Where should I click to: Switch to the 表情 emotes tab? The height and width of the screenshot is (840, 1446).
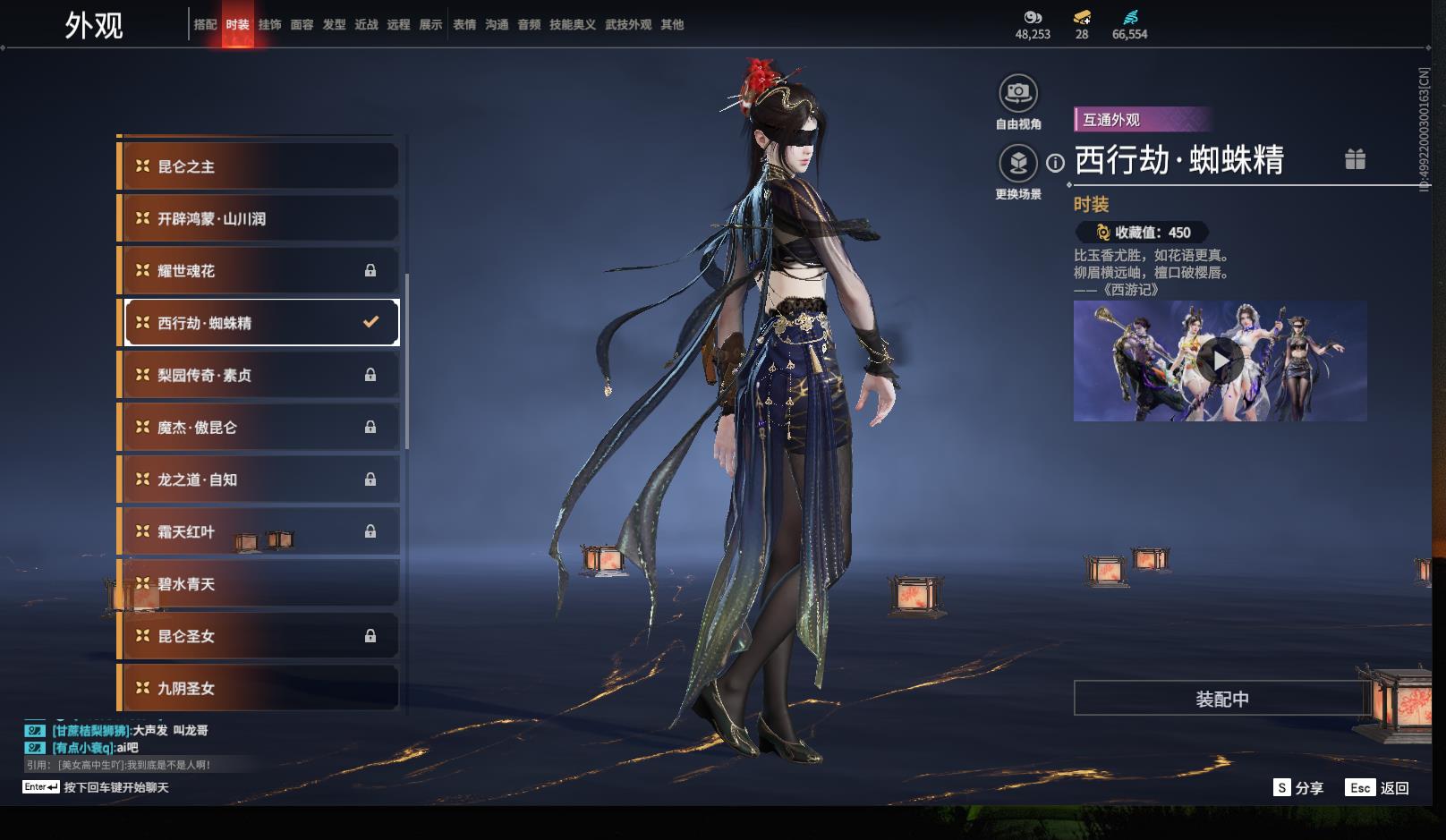(x=464, y=25)
